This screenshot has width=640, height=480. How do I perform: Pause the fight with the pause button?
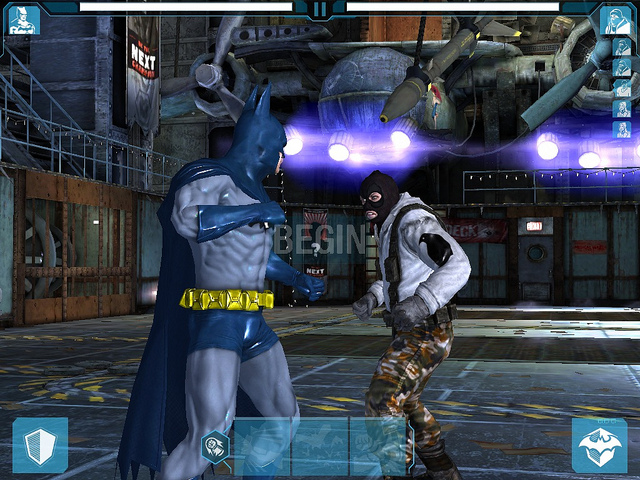coord(320,10)
